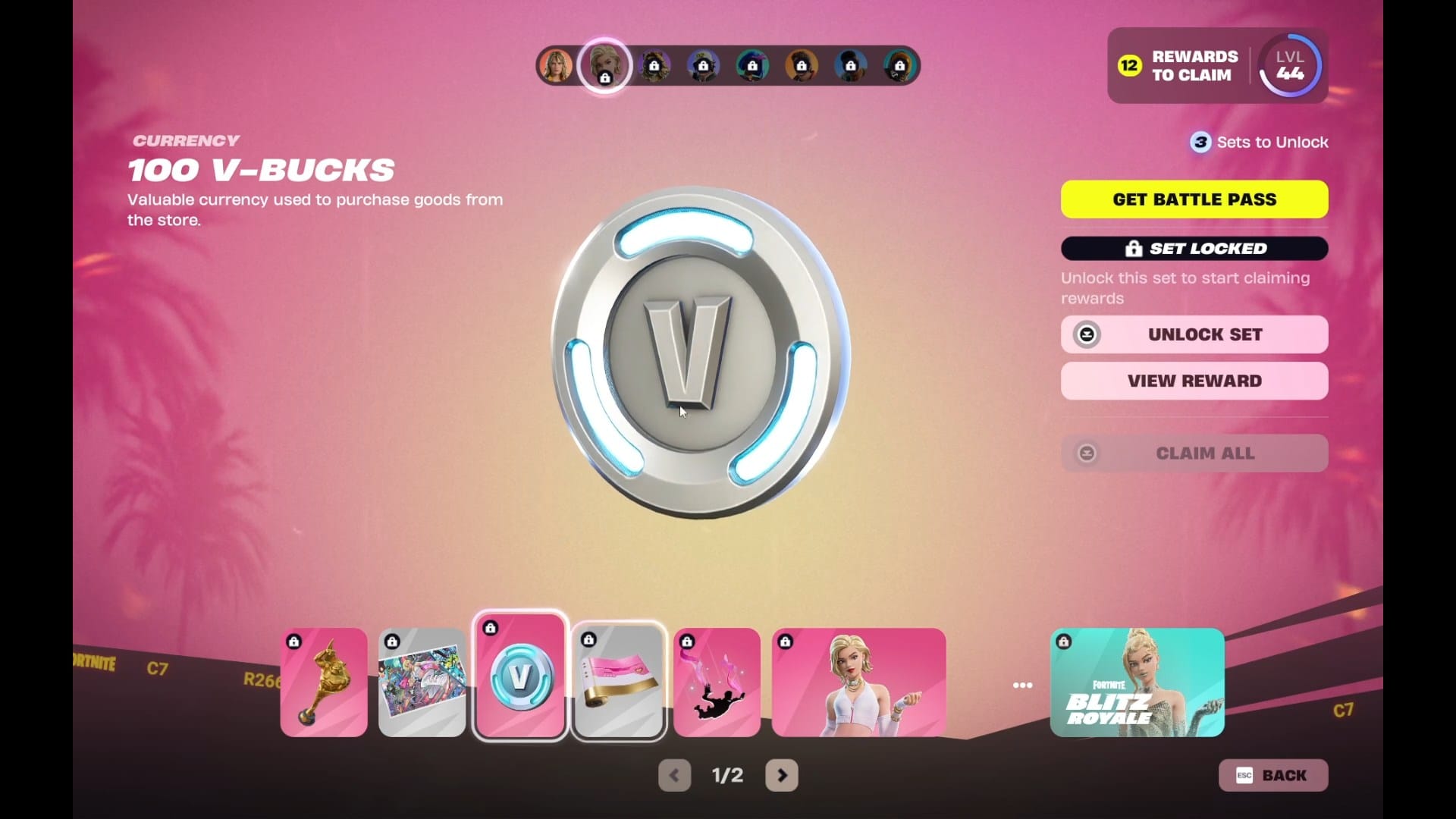Open View Reward for V-Bucks
This screenshot has width=1456, height=819.
pyautogui.click(x=1194, y=381)
